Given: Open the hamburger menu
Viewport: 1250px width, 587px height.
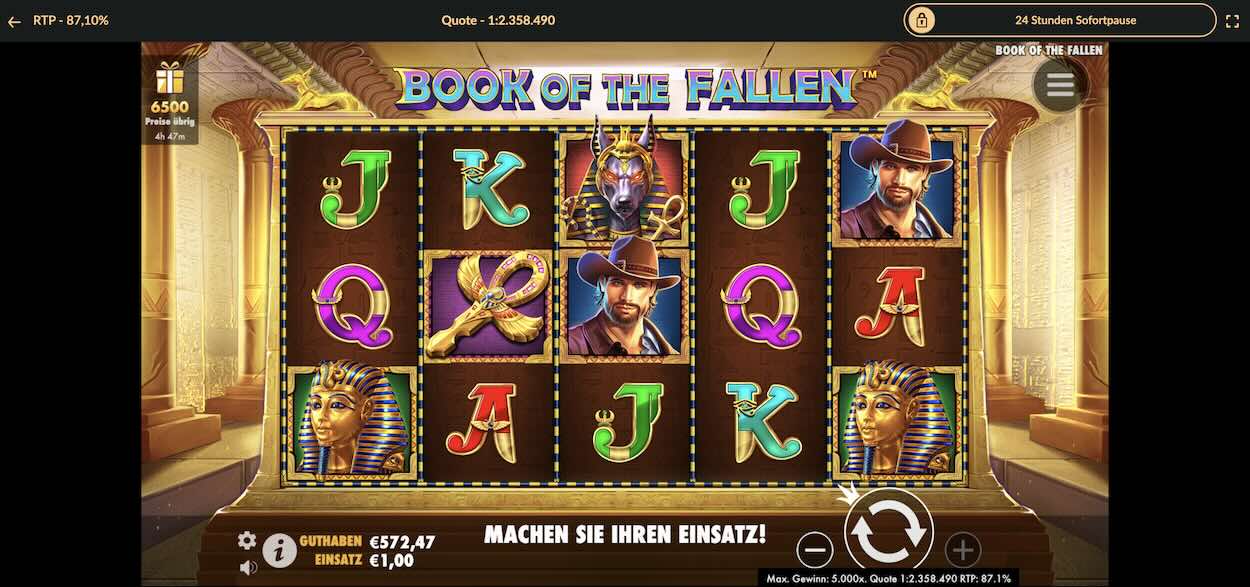Looking at the screenshot, I should pos(1060,86).
